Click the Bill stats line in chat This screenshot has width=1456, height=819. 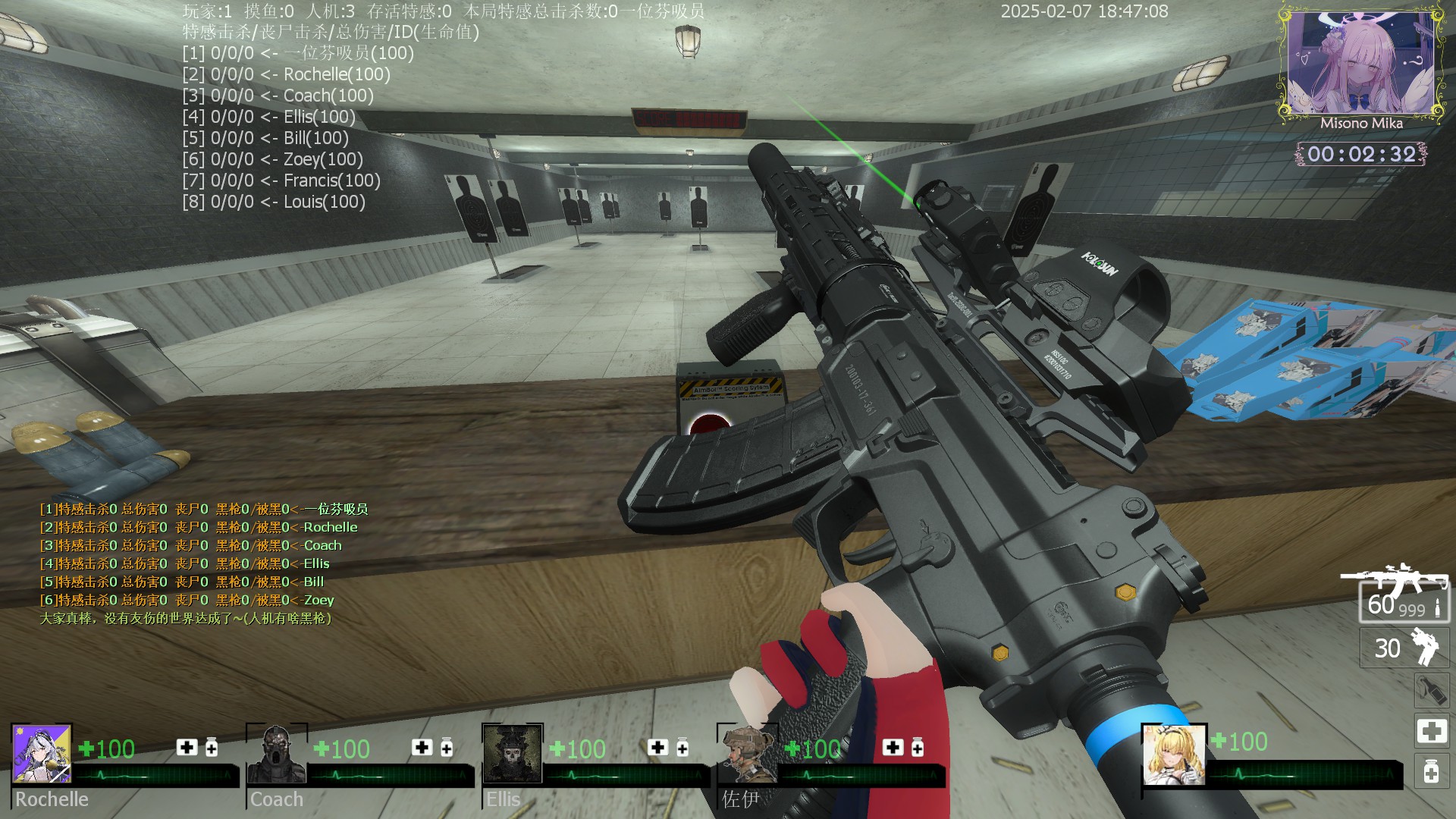[182, 582]
